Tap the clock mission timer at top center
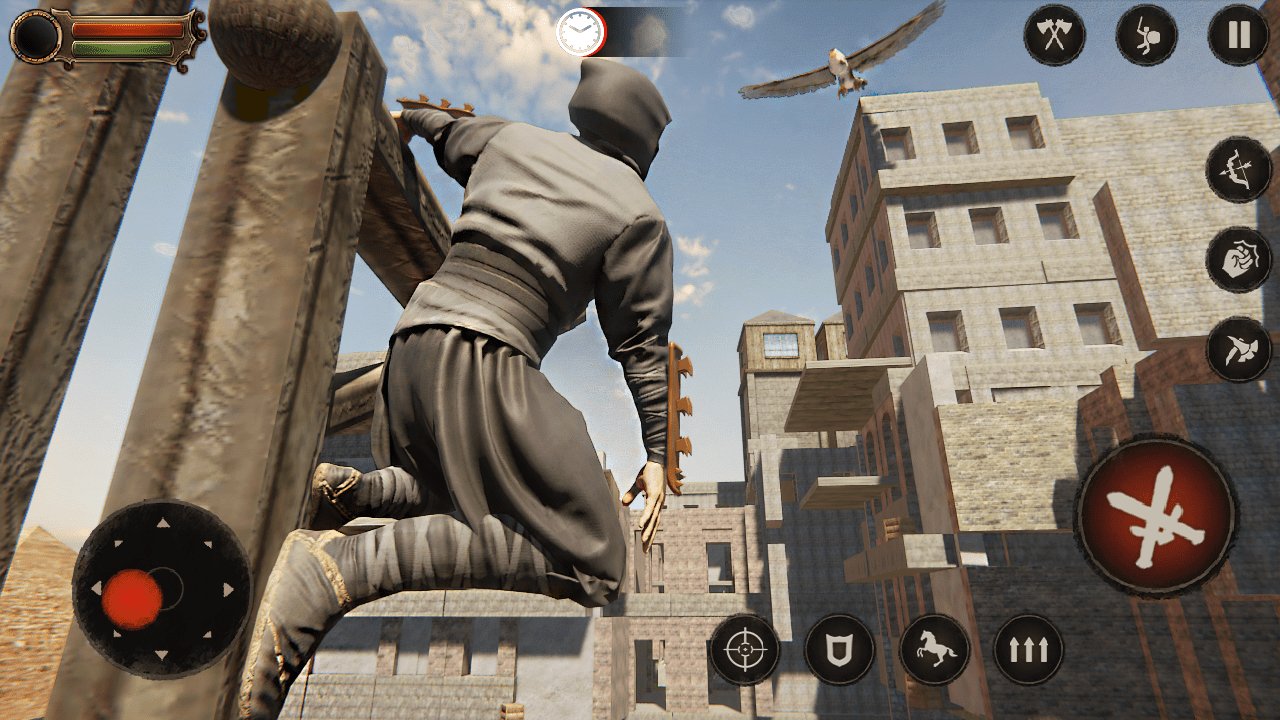 coord(580,32)
